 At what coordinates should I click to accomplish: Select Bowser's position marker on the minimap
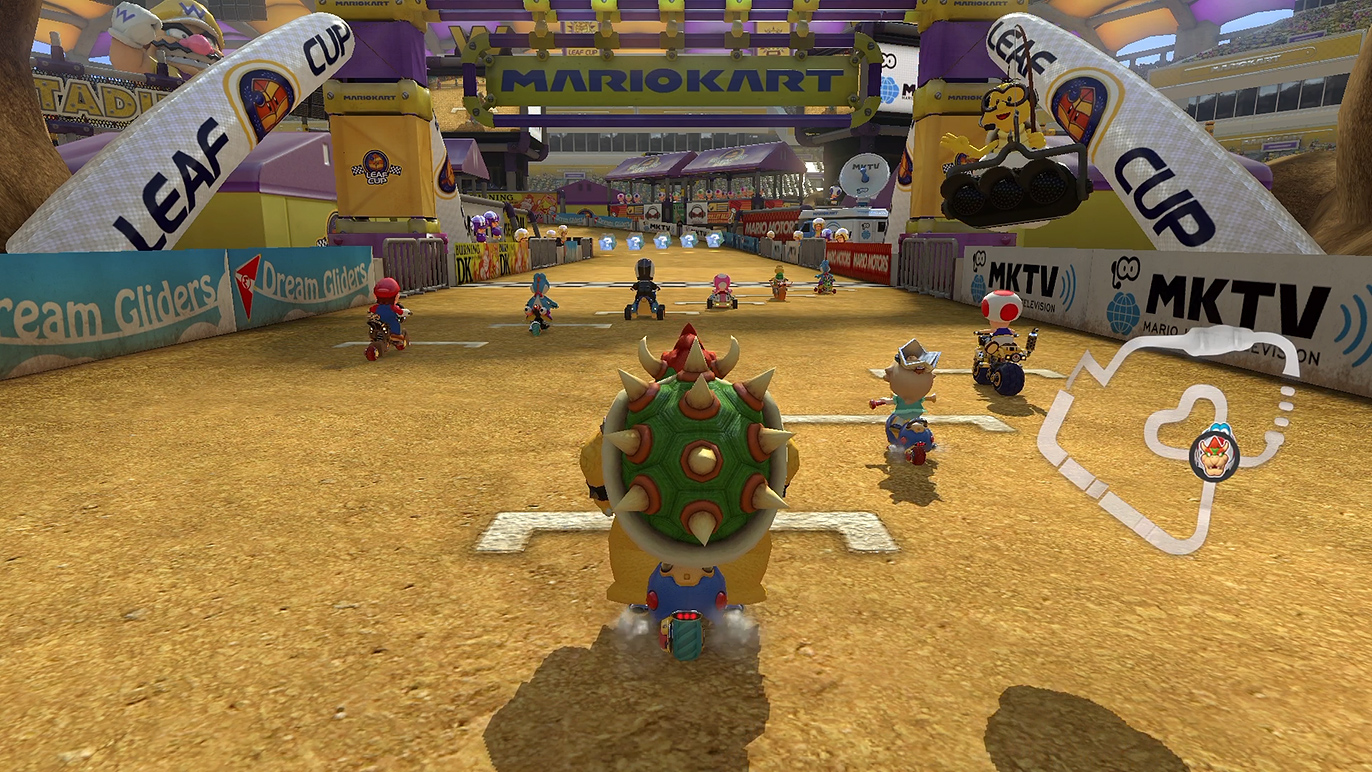click(1214, 456)
